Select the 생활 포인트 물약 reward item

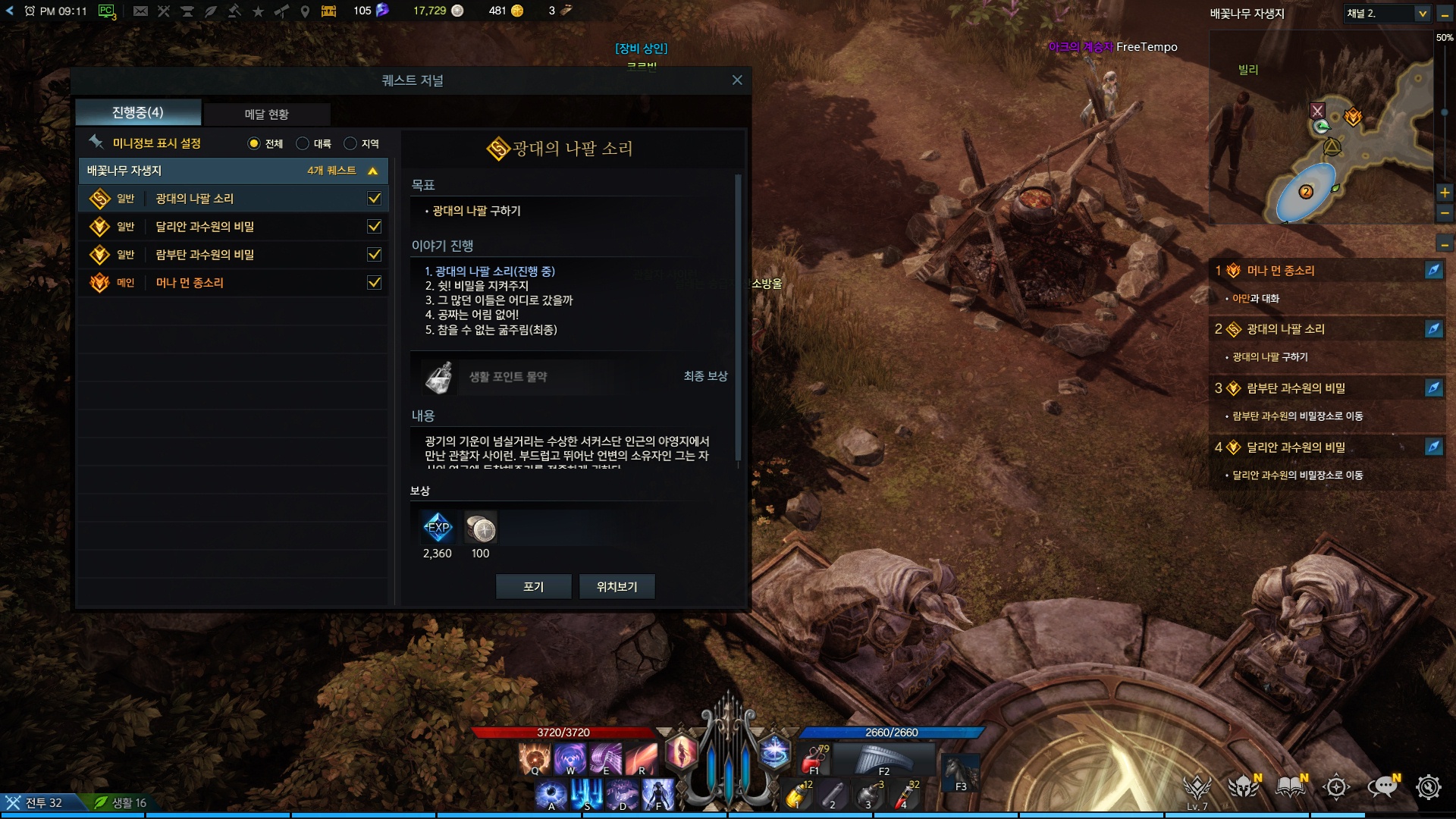tap(439, 377)
